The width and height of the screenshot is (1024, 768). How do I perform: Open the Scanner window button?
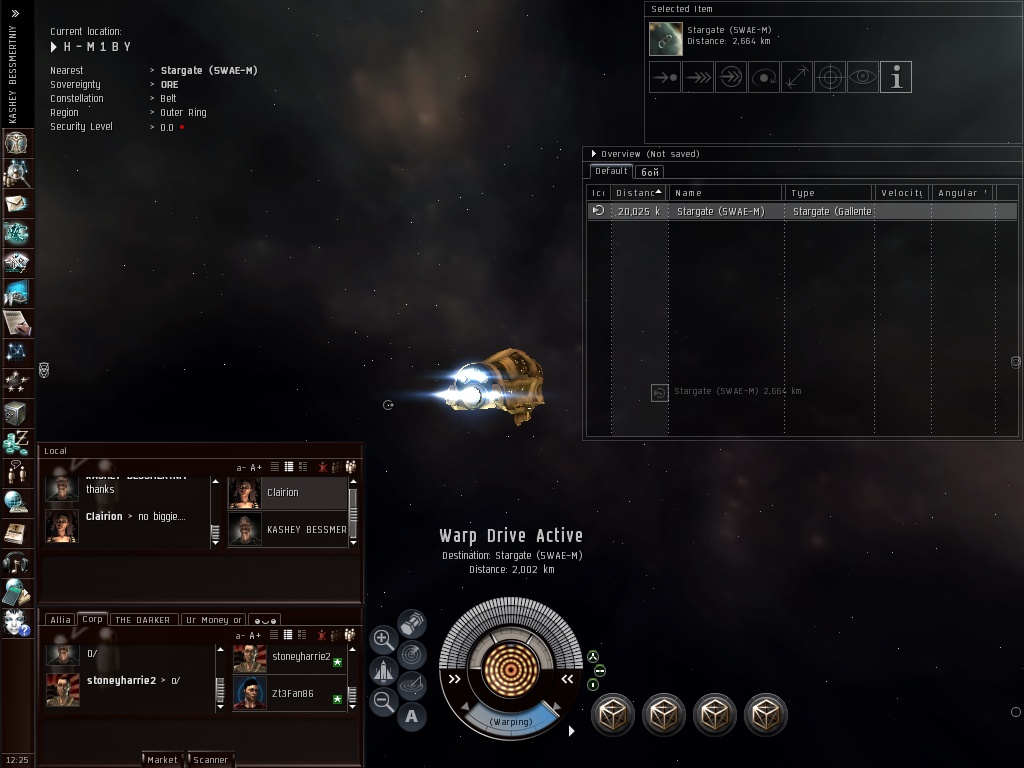[210, 759]
